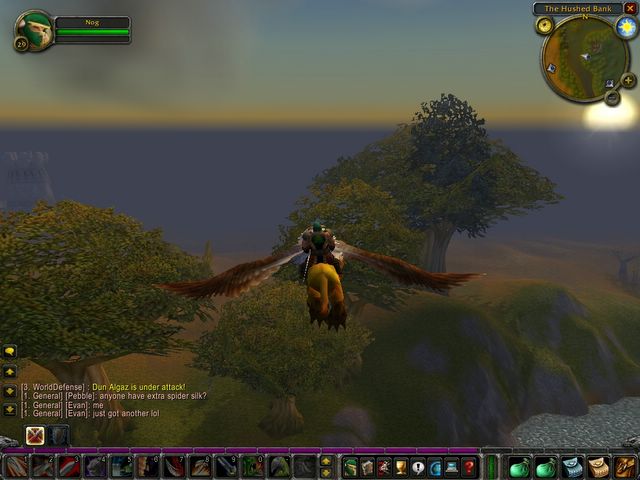Screen dimensions: 640x480
Task: Click the minimap zoom-in plus button
Action: coord(628,80)
